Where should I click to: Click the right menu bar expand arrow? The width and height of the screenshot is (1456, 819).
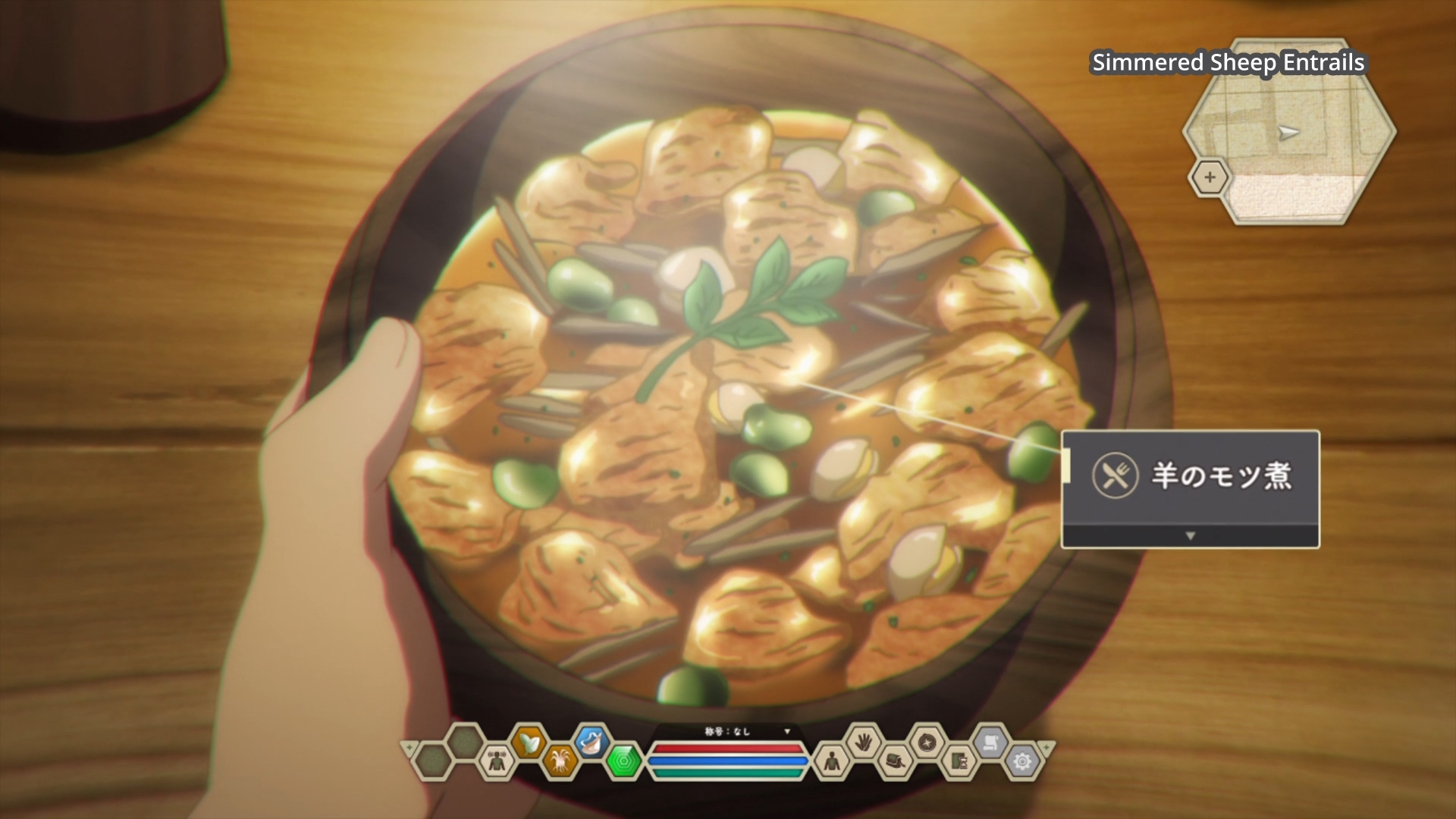[x=1046, y=748]
